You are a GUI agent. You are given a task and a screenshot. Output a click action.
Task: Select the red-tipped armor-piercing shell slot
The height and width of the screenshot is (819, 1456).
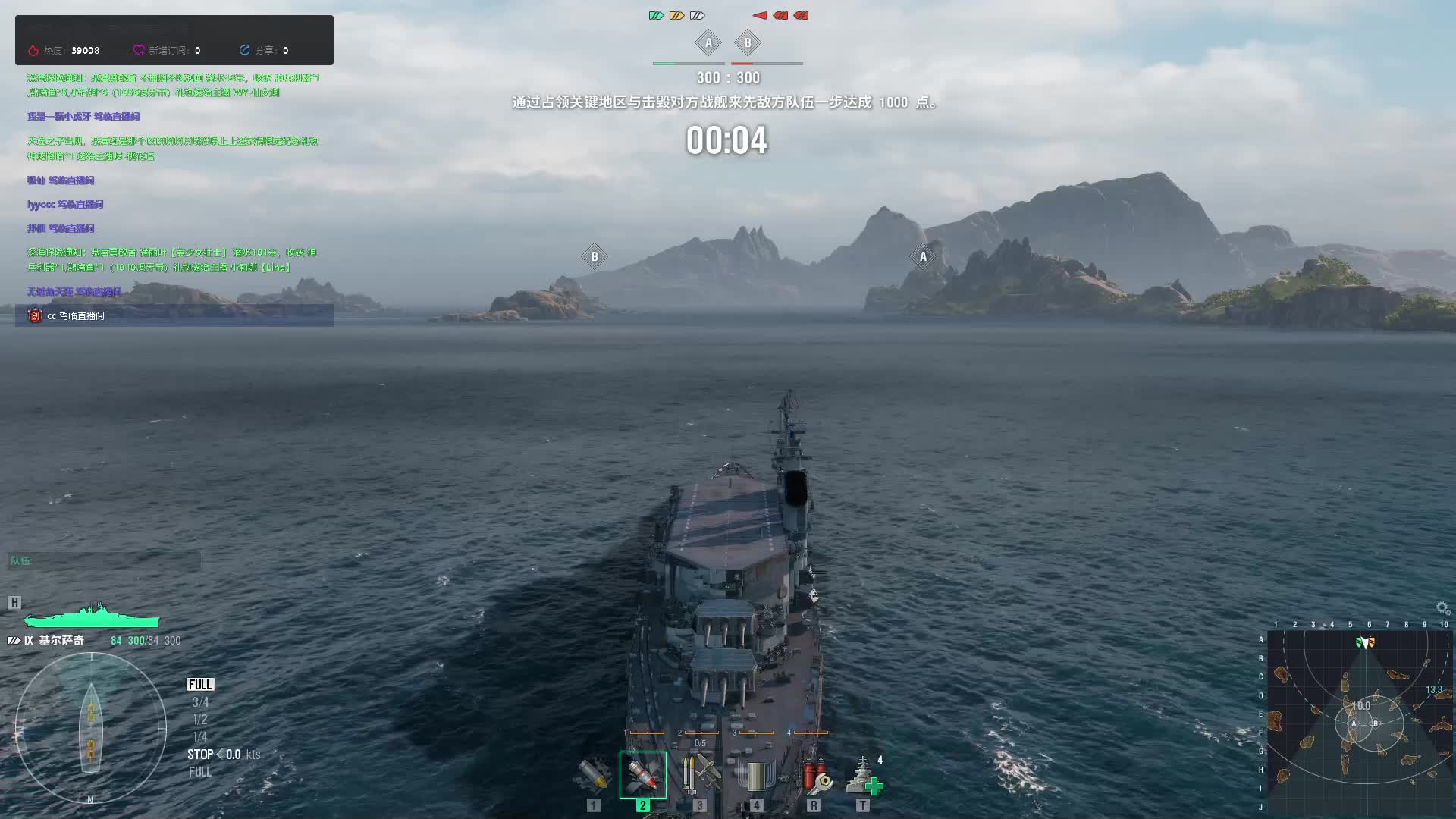[642, 775]
